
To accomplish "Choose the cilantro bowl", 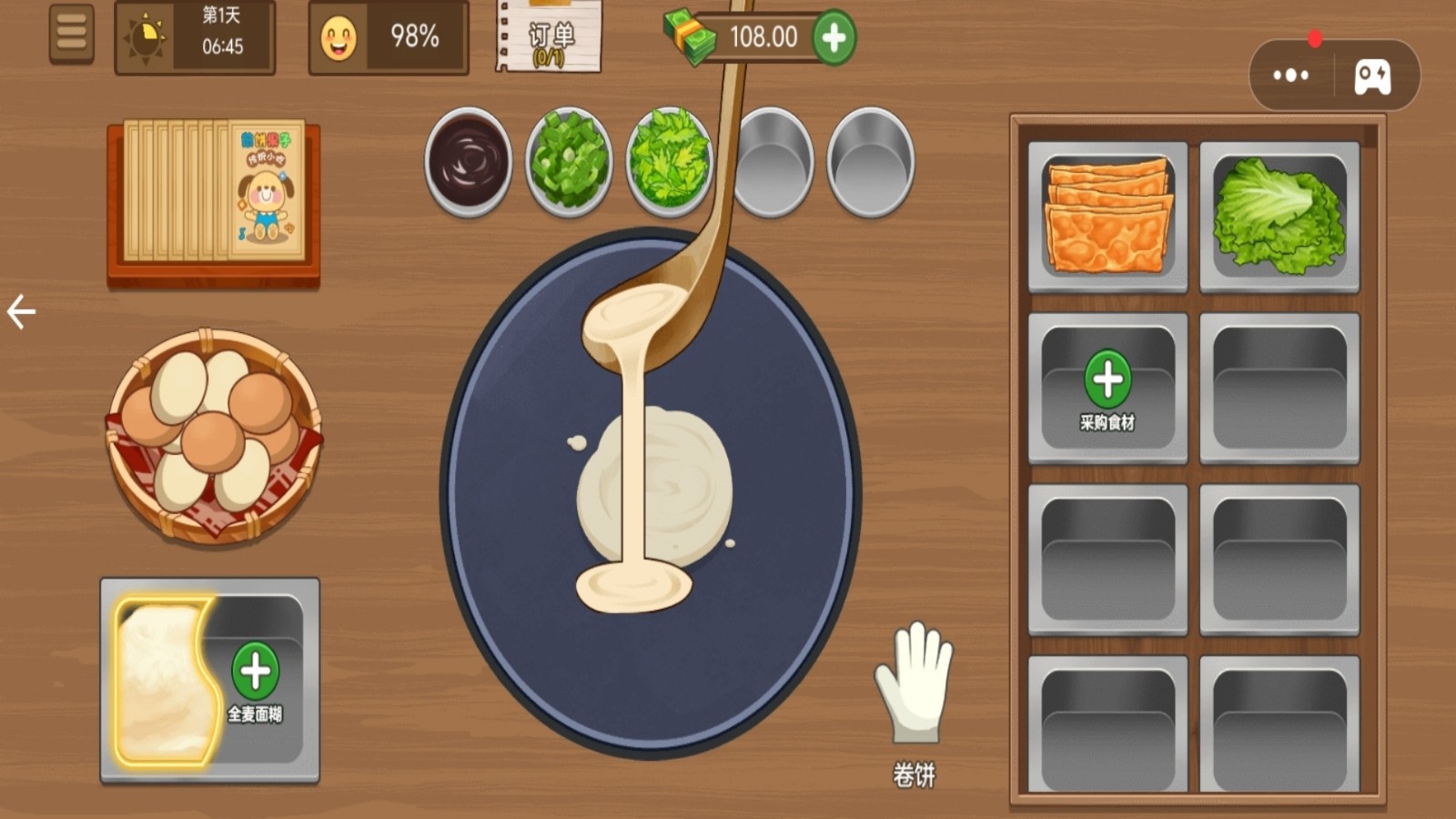I will 669,161.
